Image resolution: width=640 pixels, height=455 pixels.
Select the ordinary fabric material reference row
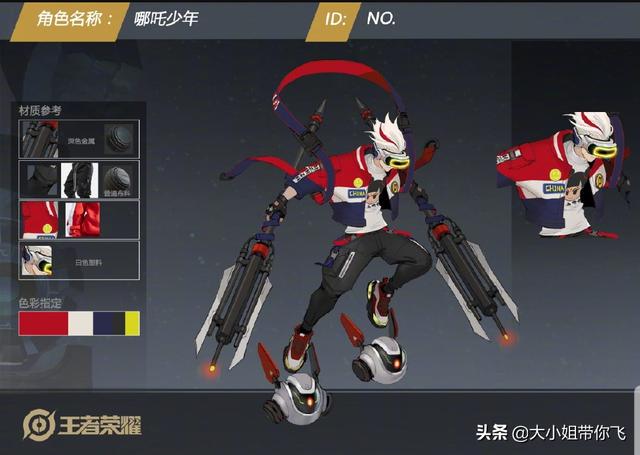(x=79, y=179)
